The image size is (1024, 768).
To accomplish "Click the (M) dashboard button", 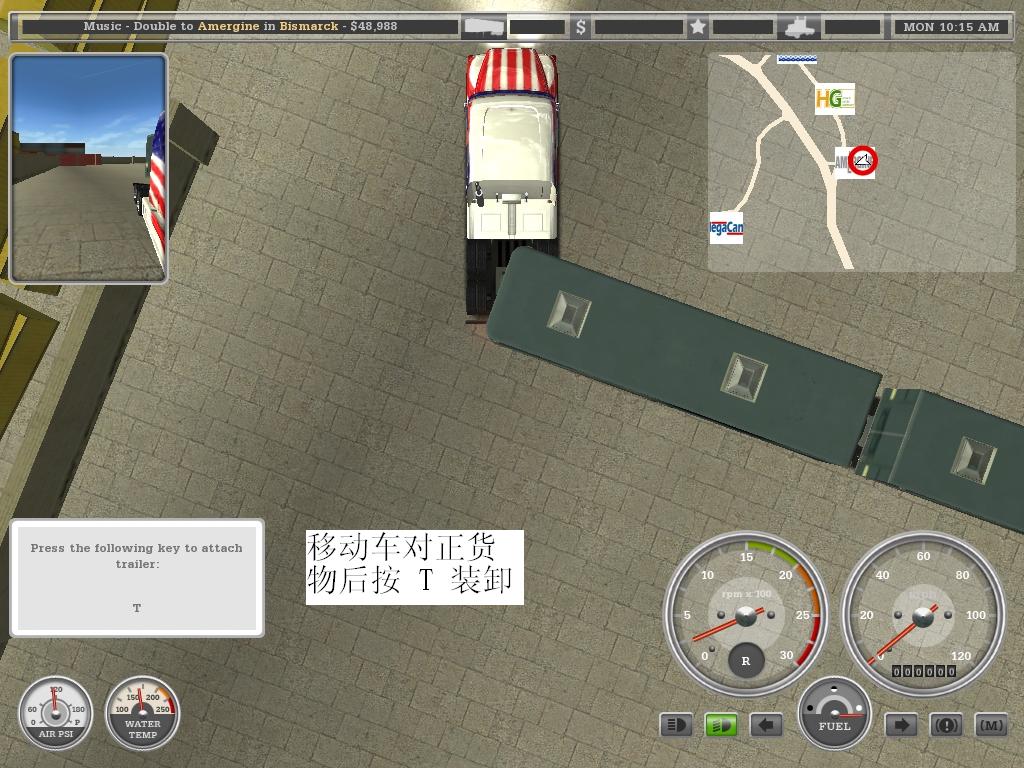I will click(x=990, y=725).
